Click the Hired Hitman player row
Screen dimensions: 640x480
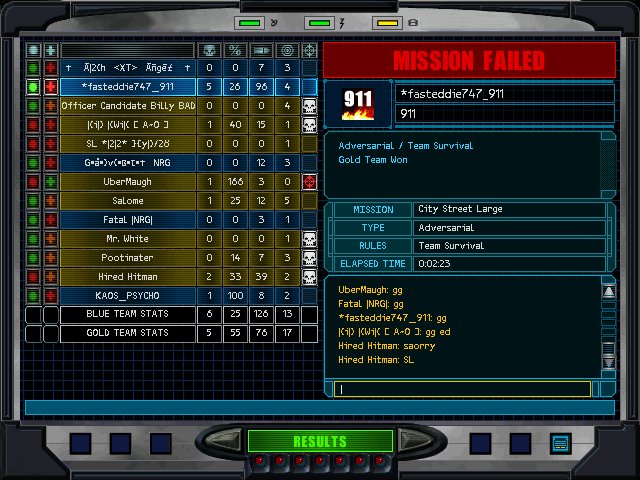coord(127,277)
